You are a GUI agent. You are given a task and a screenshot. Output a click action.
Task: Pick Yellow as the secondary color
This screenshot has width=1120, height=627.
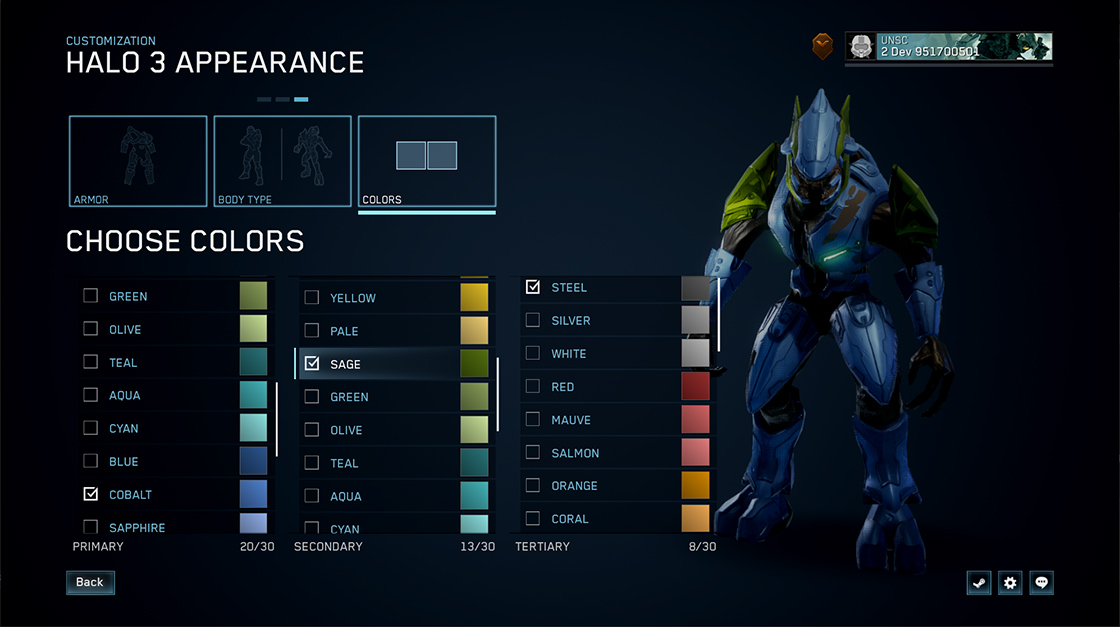point(353,298)
